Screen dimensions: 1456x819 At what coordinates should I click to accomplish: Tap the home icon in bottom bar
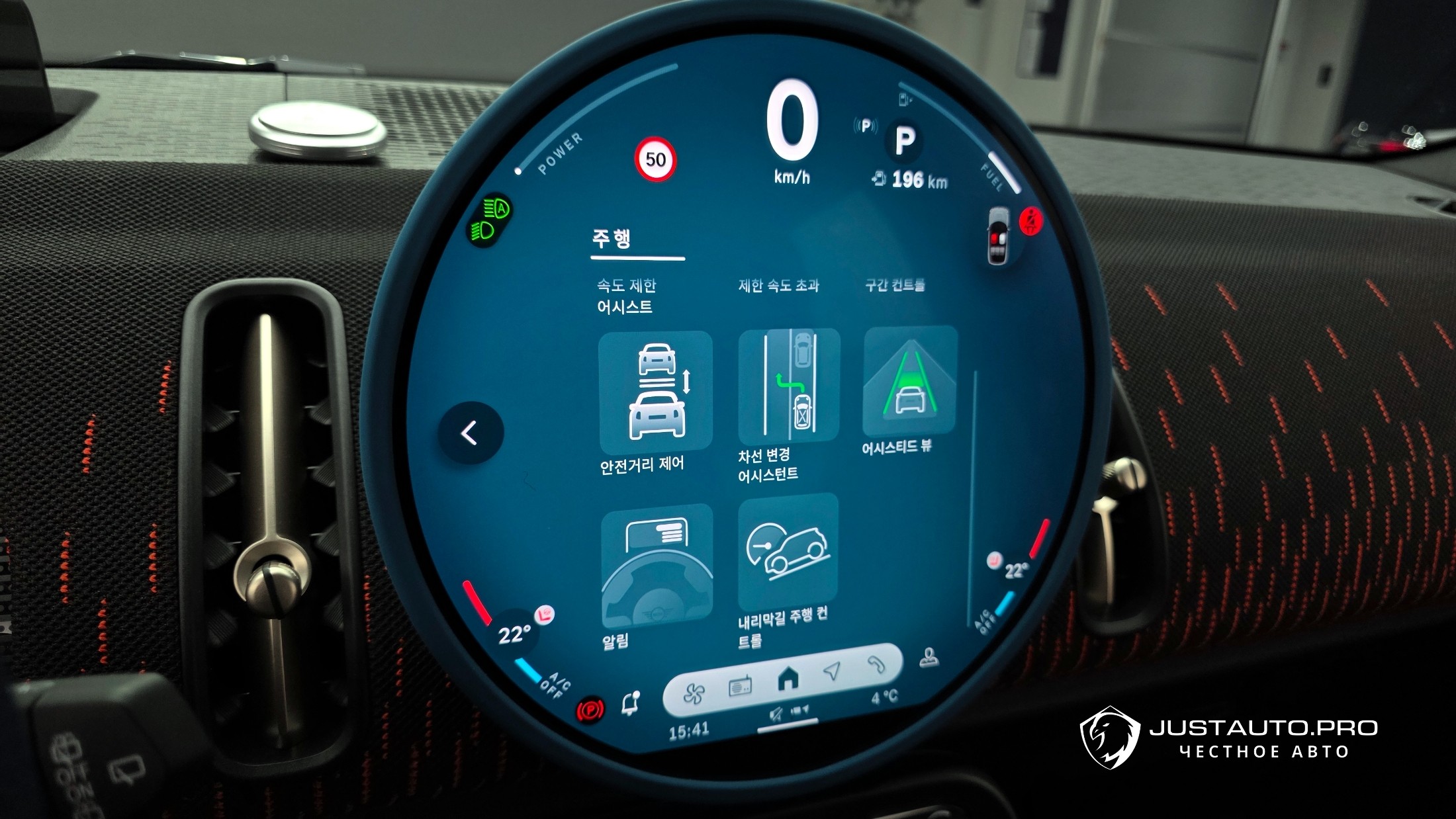[x=788, y=678]
